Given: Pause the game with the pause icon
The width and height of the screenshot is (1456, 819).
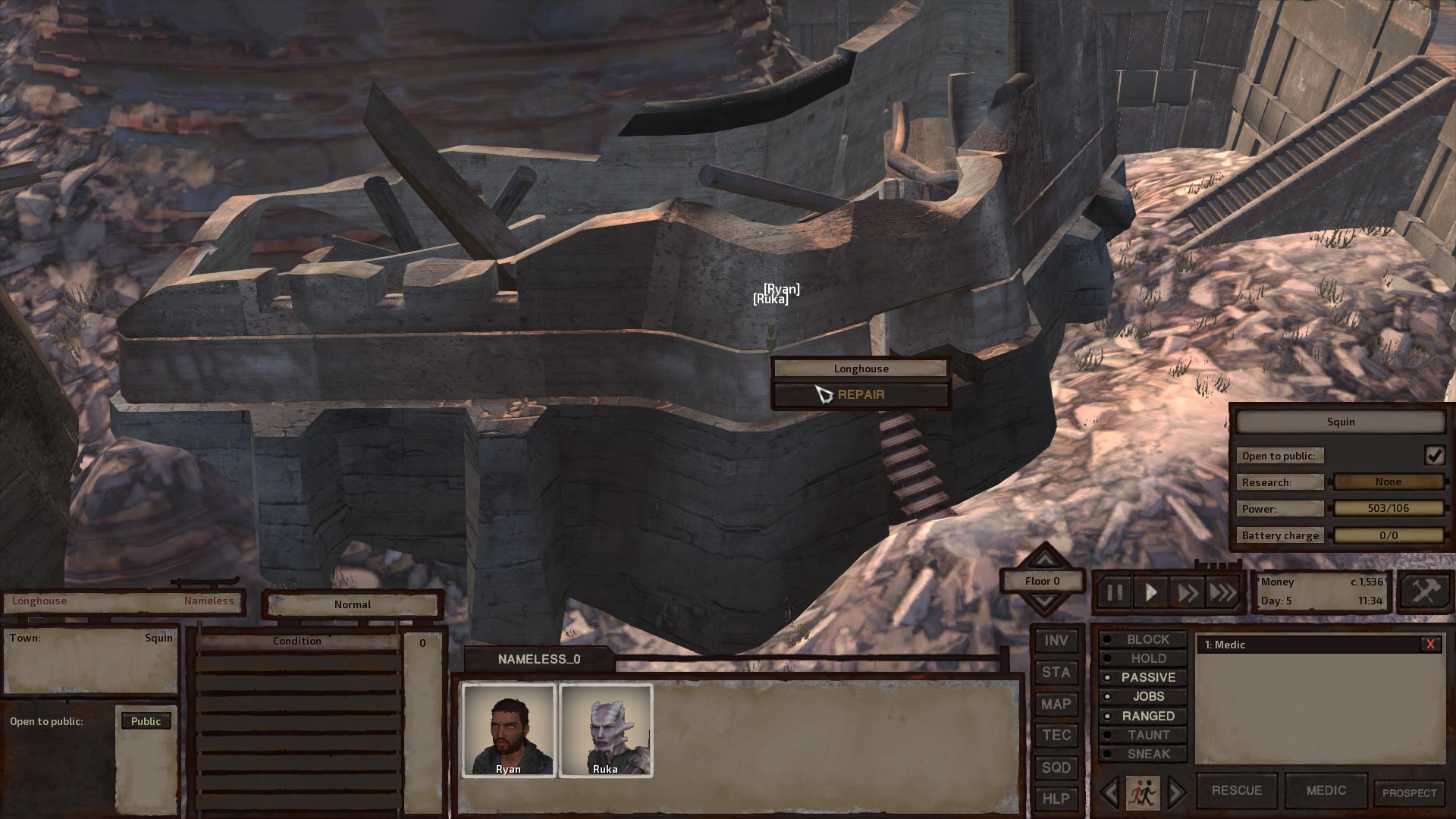Looking at the screenshot, I should coord(1115,592).
